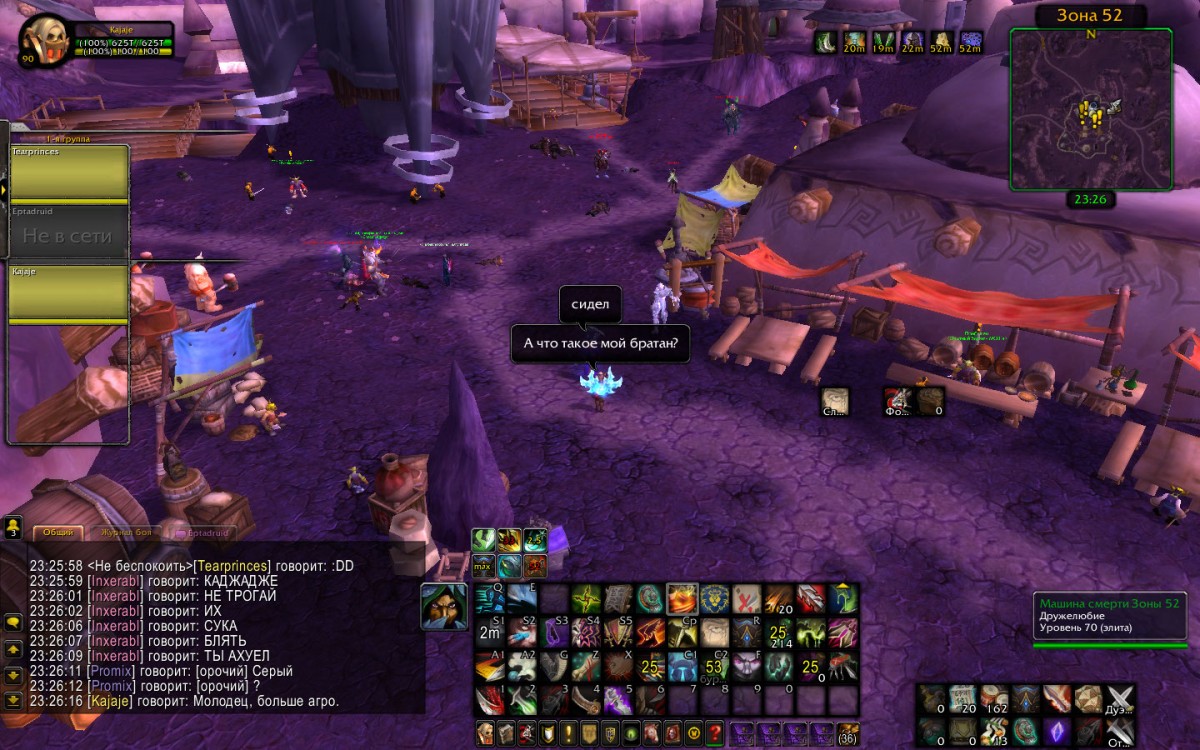Click the minimap of Зона 52
The width and height of the screenshot is (1200, 750).
click(x=1091, y=109)
